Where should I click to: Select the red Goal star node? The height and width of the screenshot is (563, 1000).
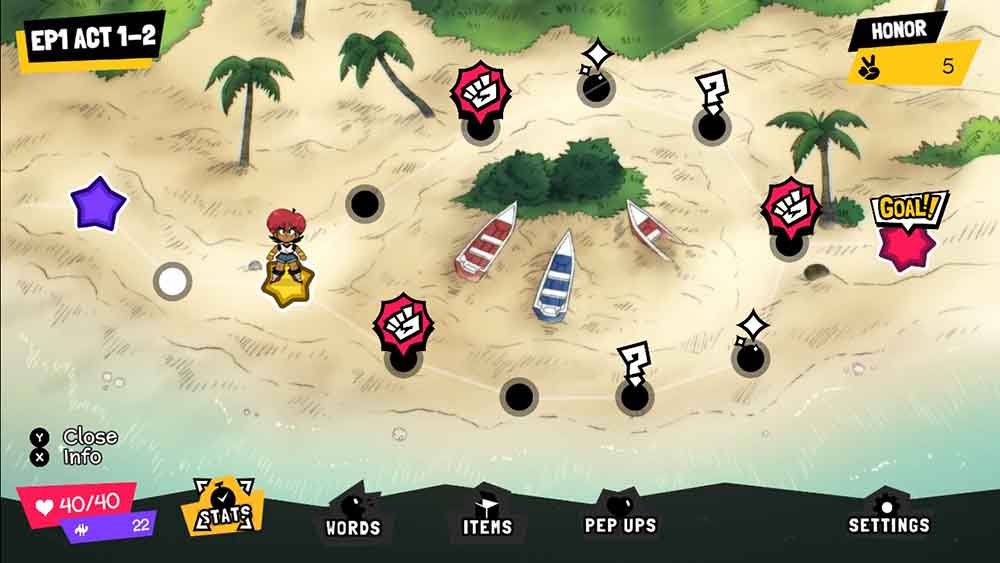click(906, 243)
